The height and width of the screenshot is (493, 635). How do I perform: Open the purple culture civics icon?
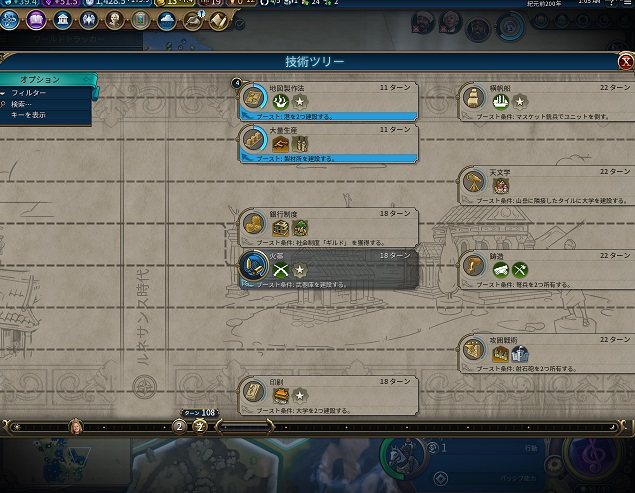pyautogui.click(x=37, y=18)
